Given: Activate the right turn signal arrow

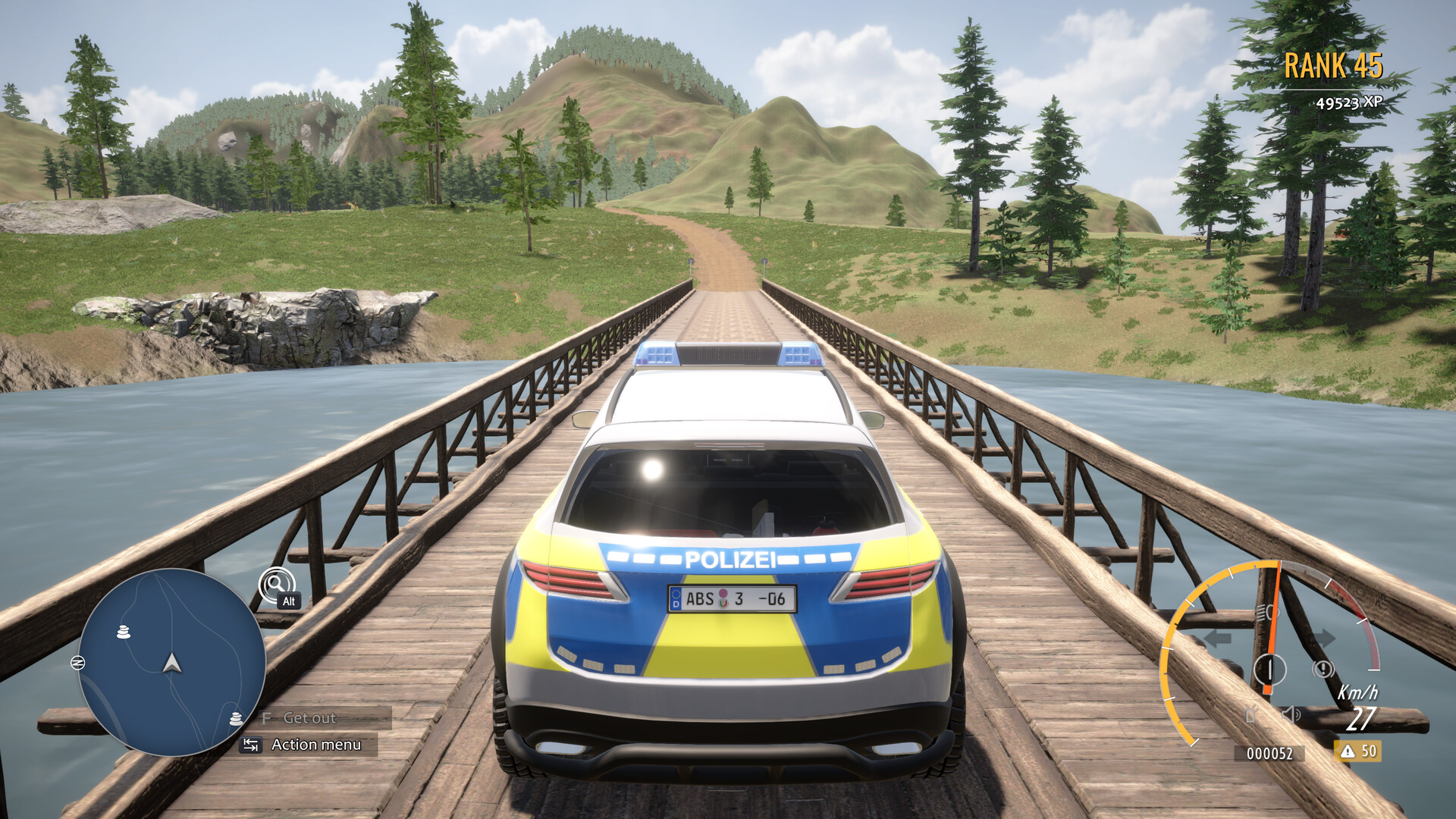Looking at the screenshot, I should 1326,636.
